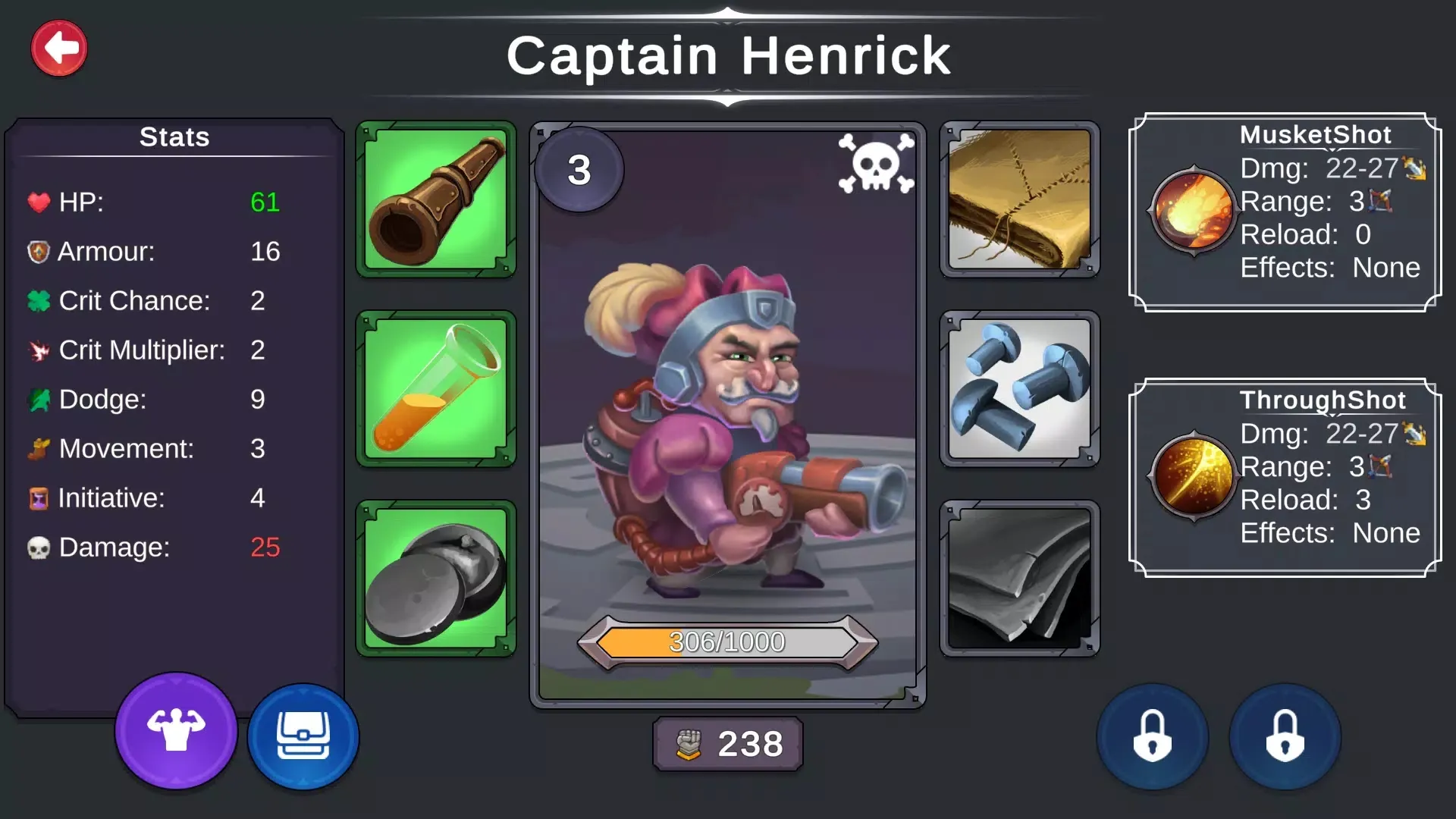Select the ThroughShot ability panel
This screenshot has width=1456, height=819.
tap(1285, 478)
